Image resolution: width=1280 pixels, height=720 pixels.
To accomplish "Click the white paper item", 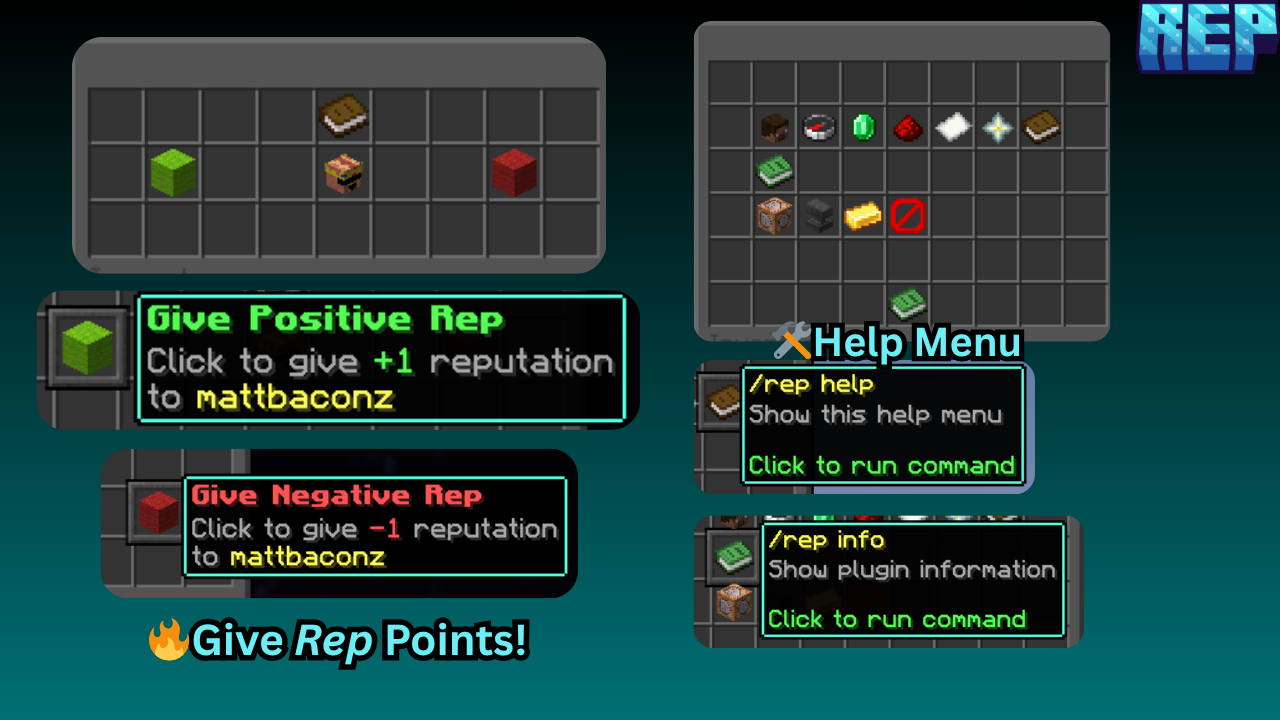I will (952, 127).
